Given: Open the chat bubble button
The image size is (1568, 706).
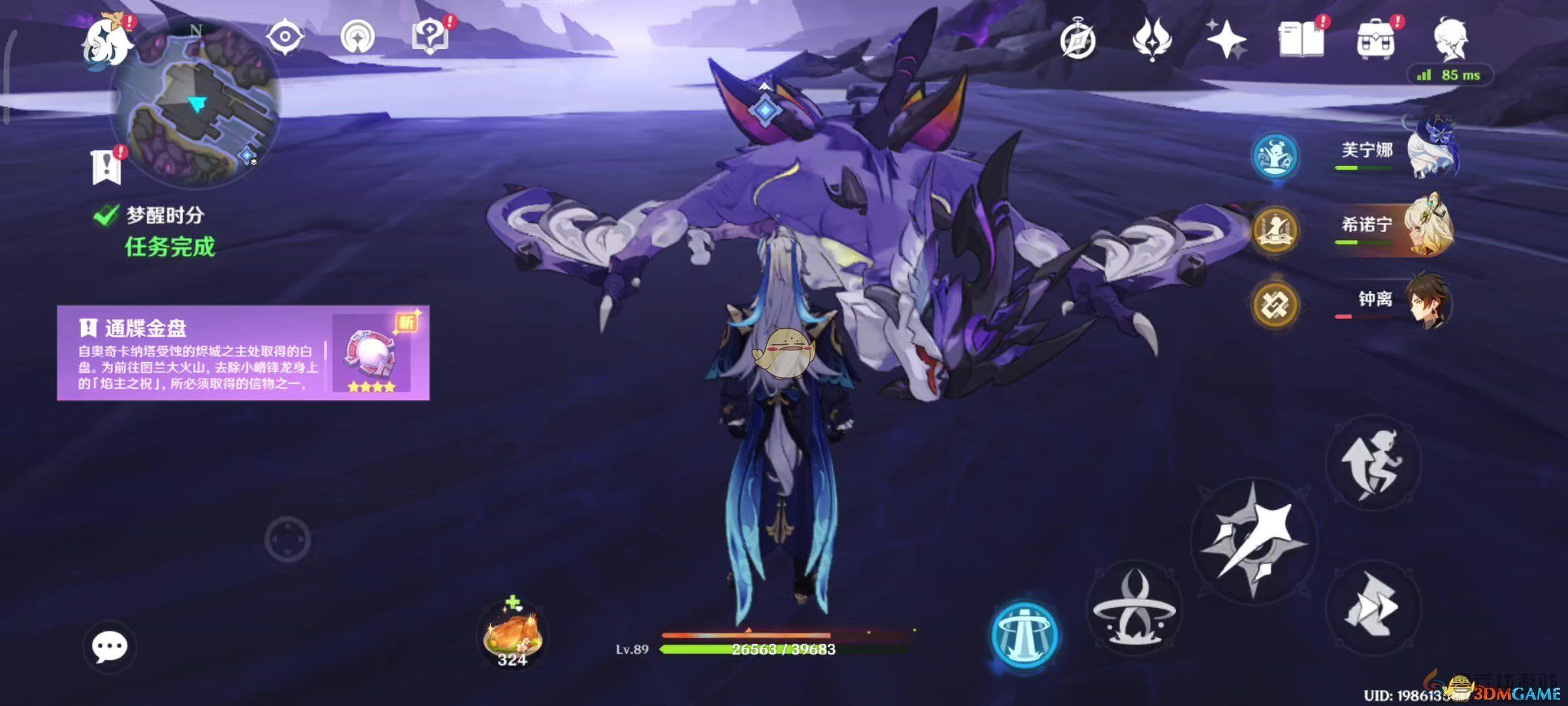Looking at the screenshot, I should click(109, 647).
